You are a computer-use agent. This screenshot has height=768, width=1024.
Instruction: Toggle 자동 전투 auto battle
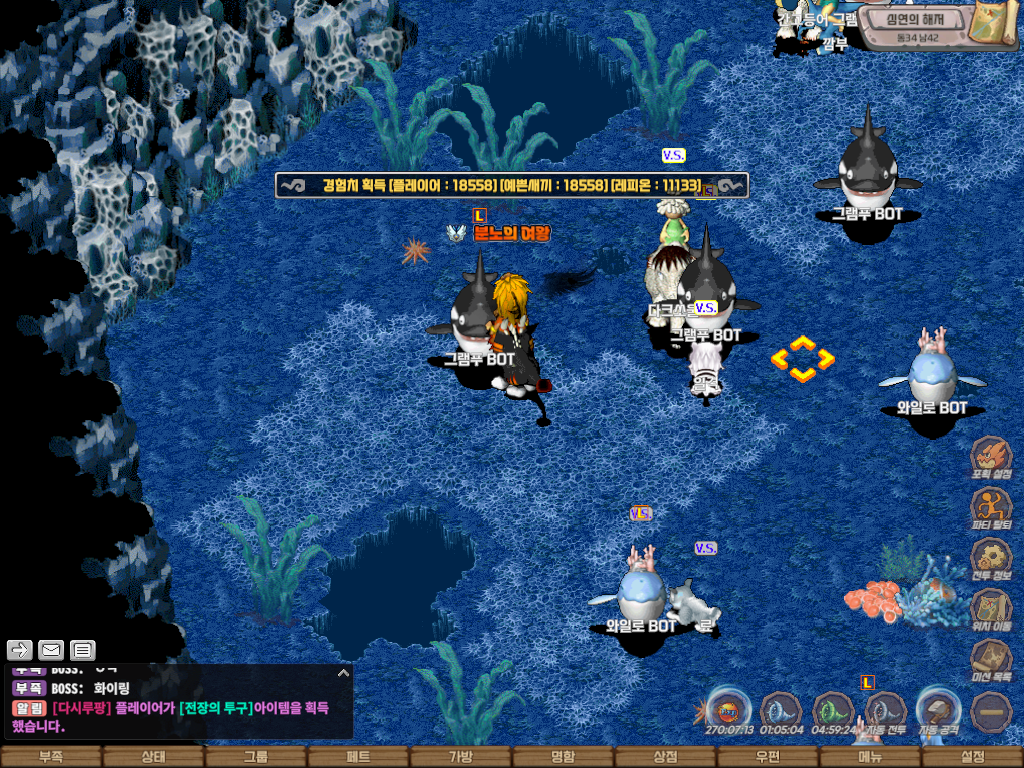pos(885,711)
